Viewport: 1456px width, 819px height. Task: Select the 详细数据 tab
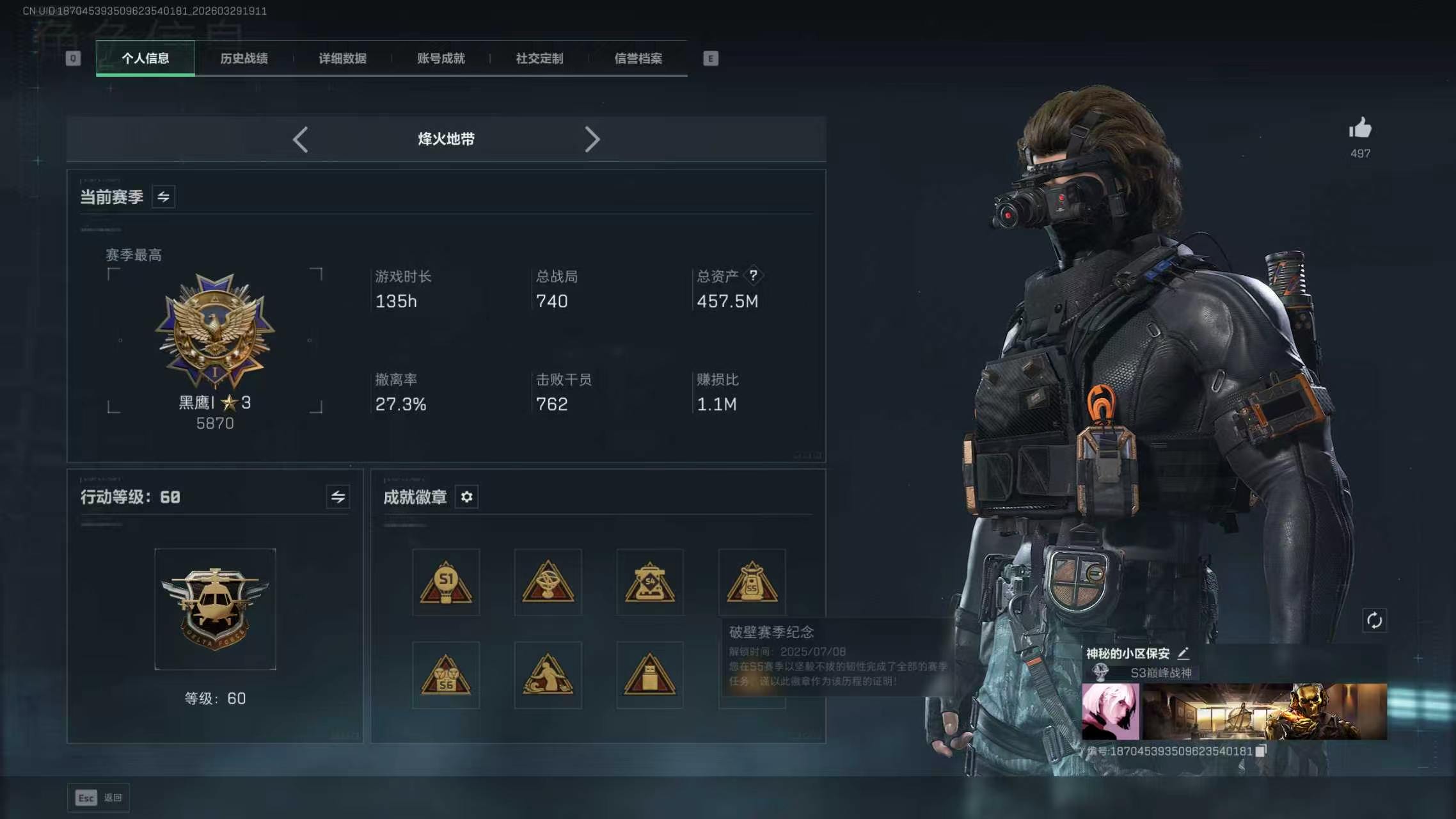click(342, 58)
